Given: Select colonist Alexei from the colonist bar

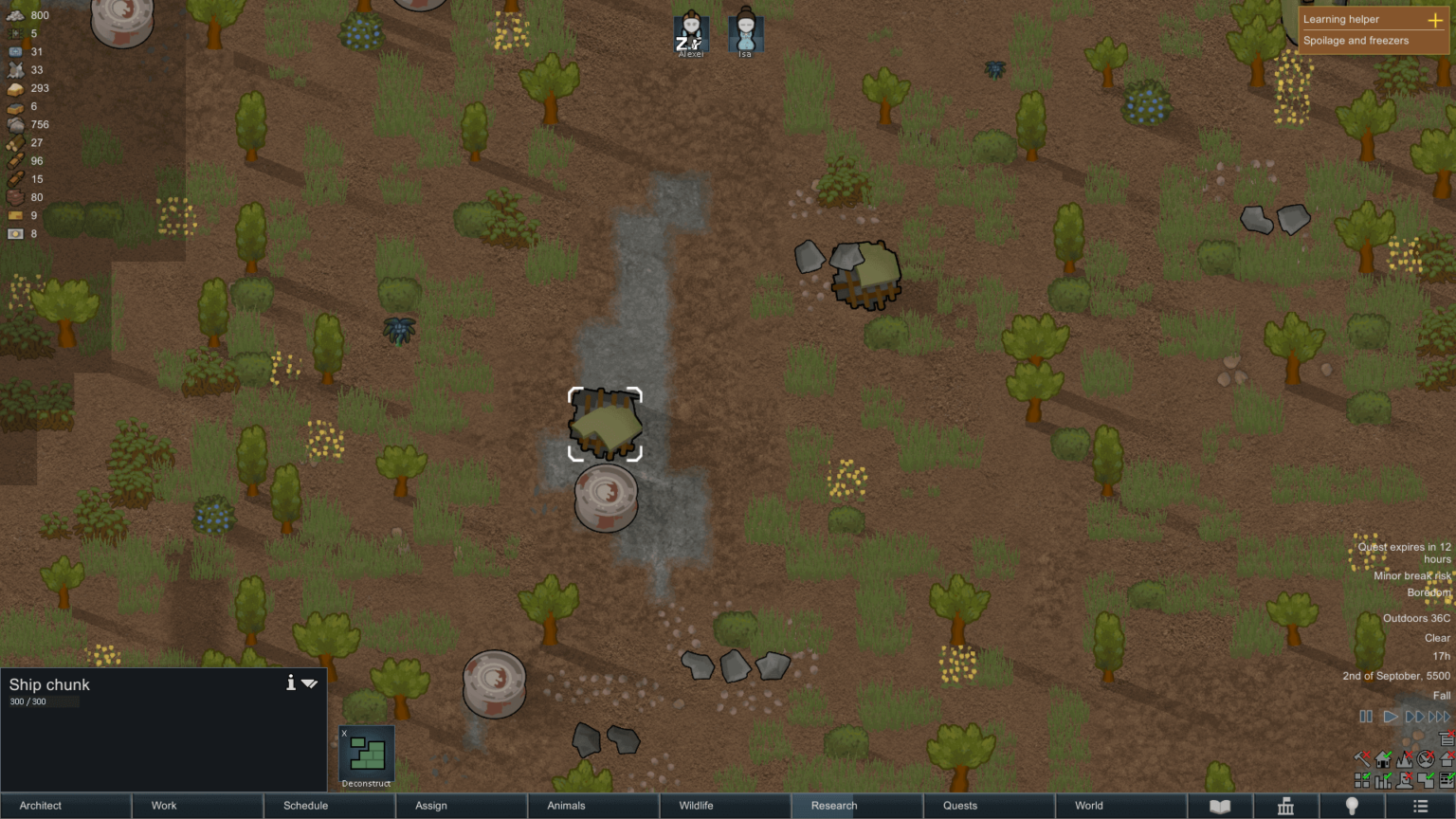Looking at the screenshot, I should (690, 33).
